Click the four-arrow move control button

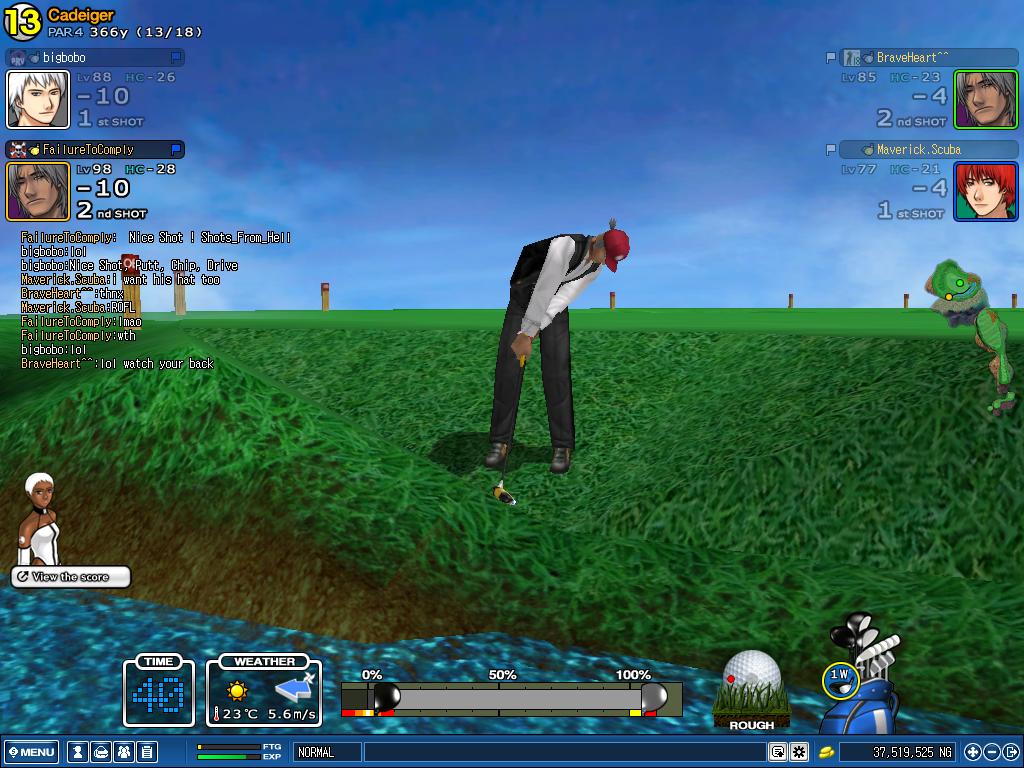point(973,752)
